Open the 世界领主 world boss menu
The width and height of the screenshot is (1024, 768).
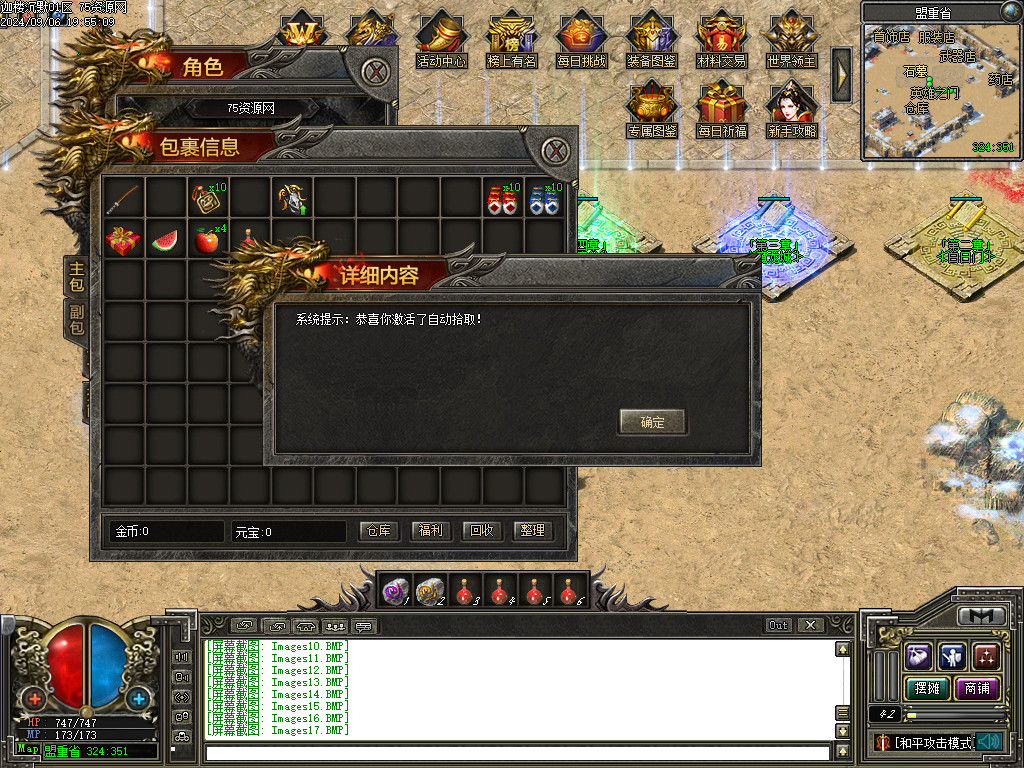pyautogui.click(x=792, y=40)
